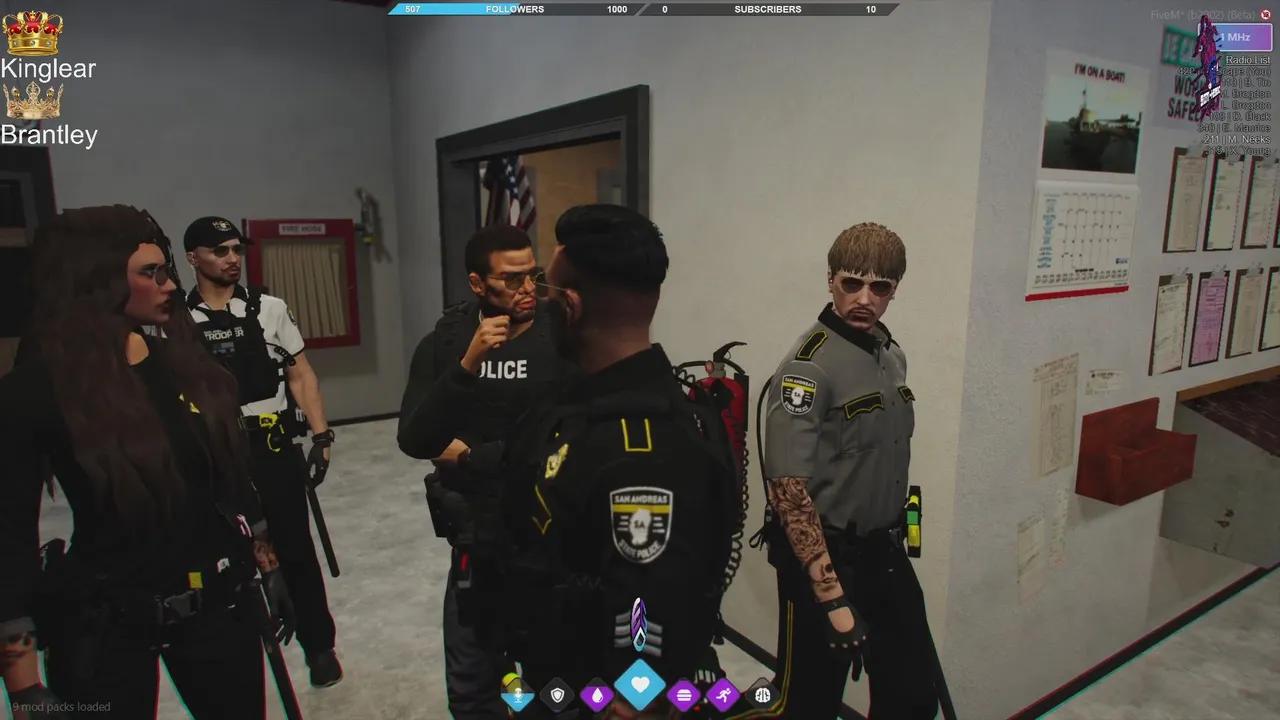Select the crown icon above Kinglear
The width and height of the screenshot is (1280, 720).
[x=33, y=35]
